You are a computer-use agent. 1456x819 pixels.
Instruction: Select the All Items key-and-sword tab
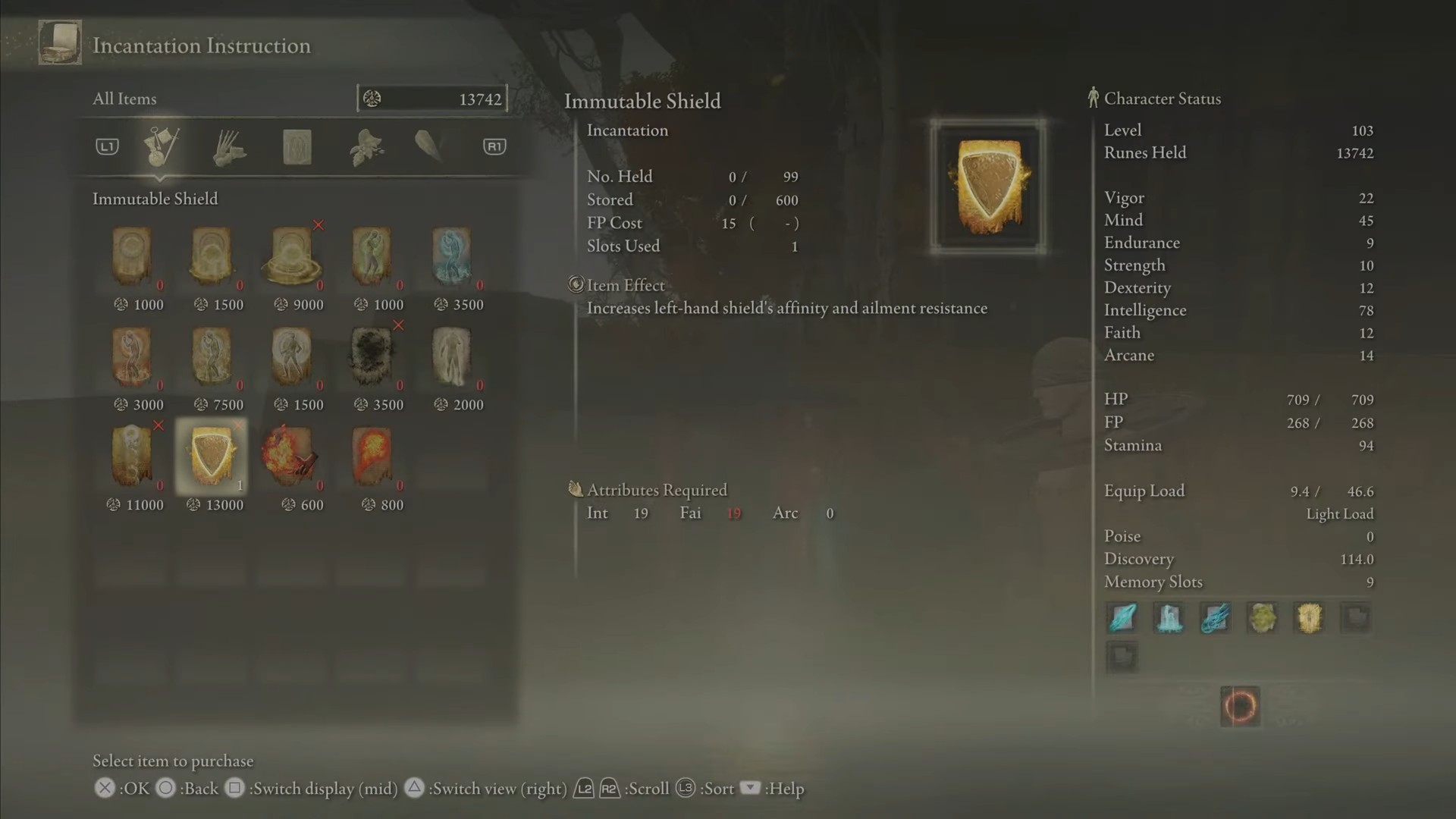pos(161,147)
